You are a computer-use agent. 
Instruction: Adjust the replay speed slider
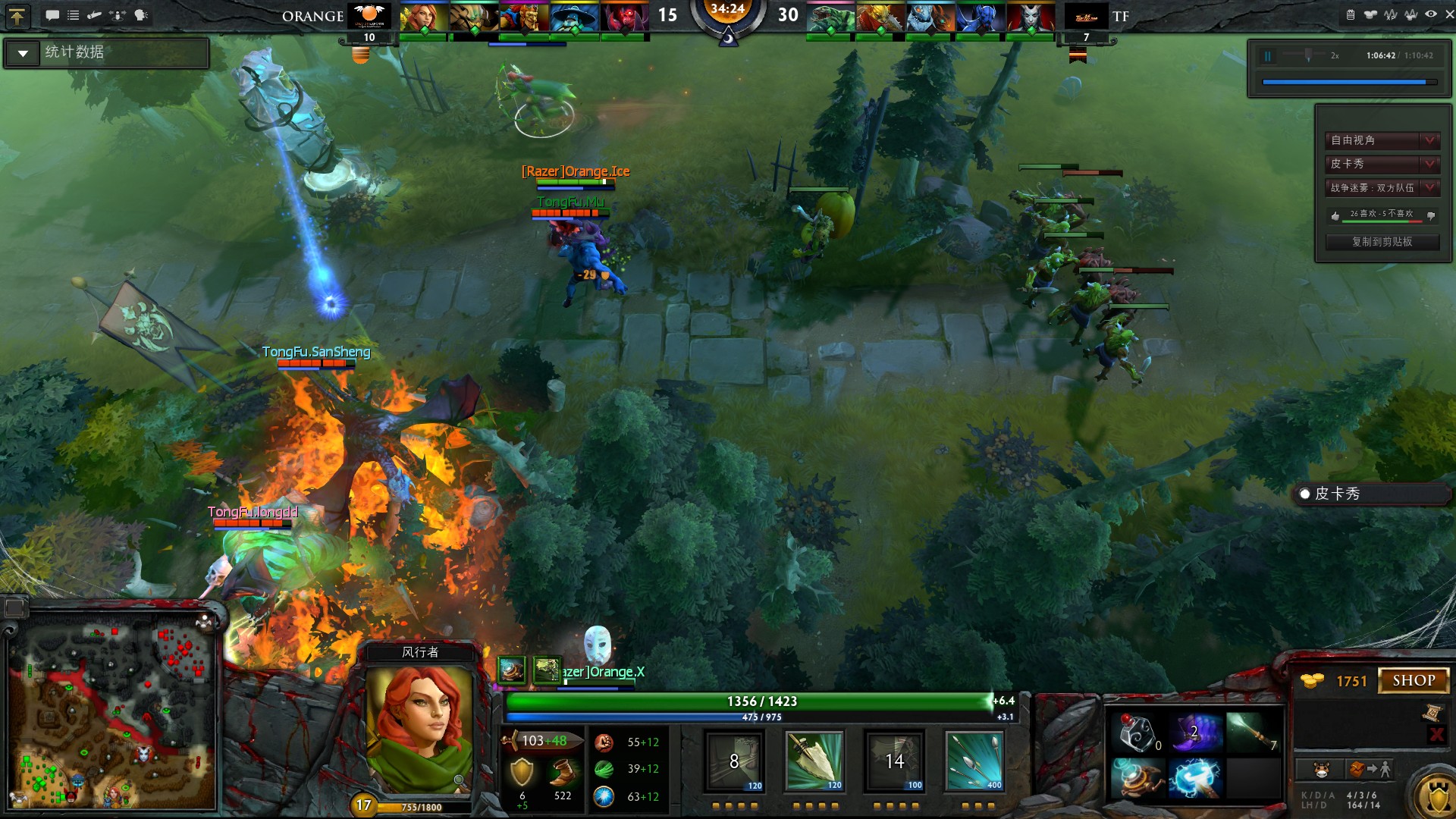(1308, 55)
